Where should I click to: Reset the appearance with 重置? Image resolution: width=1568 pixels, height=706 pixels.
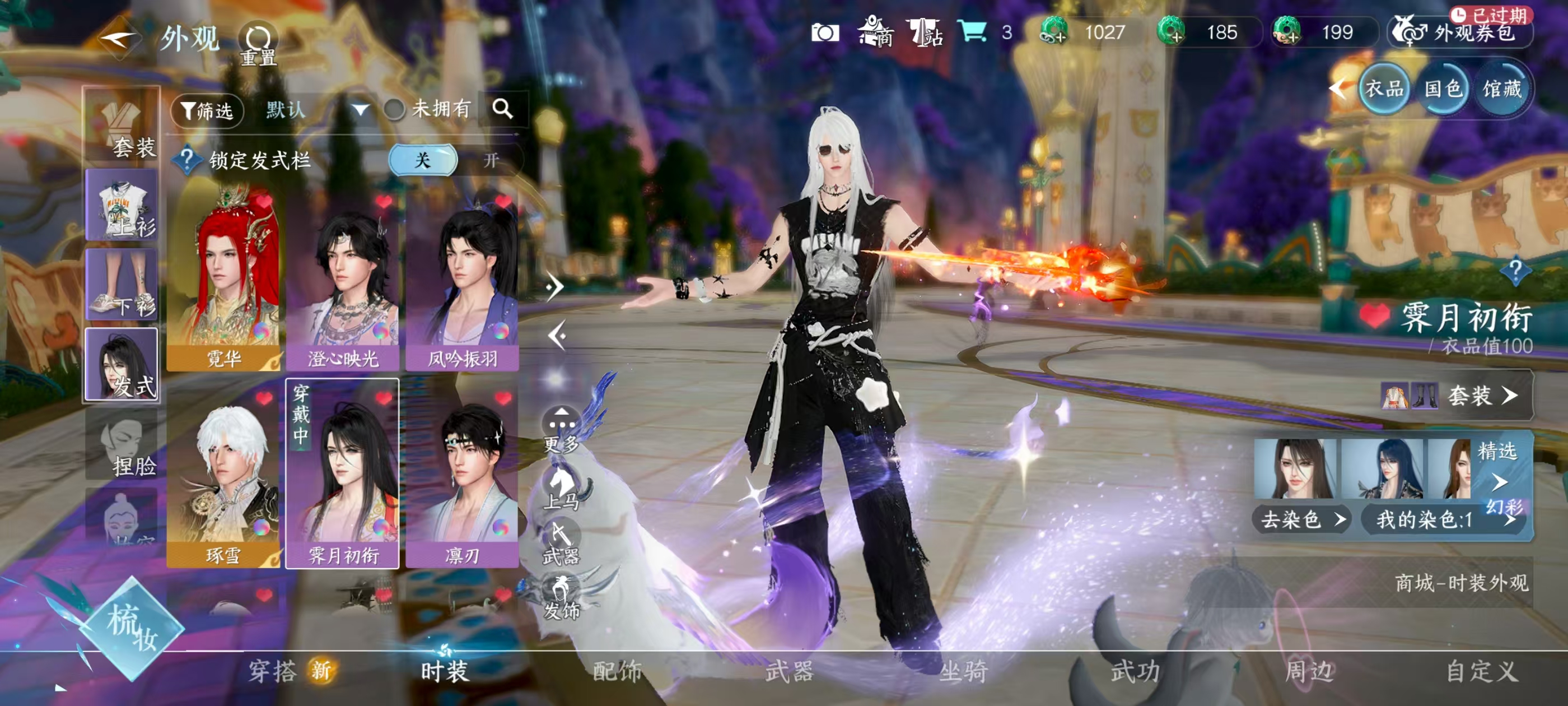(x=258, y=44)
